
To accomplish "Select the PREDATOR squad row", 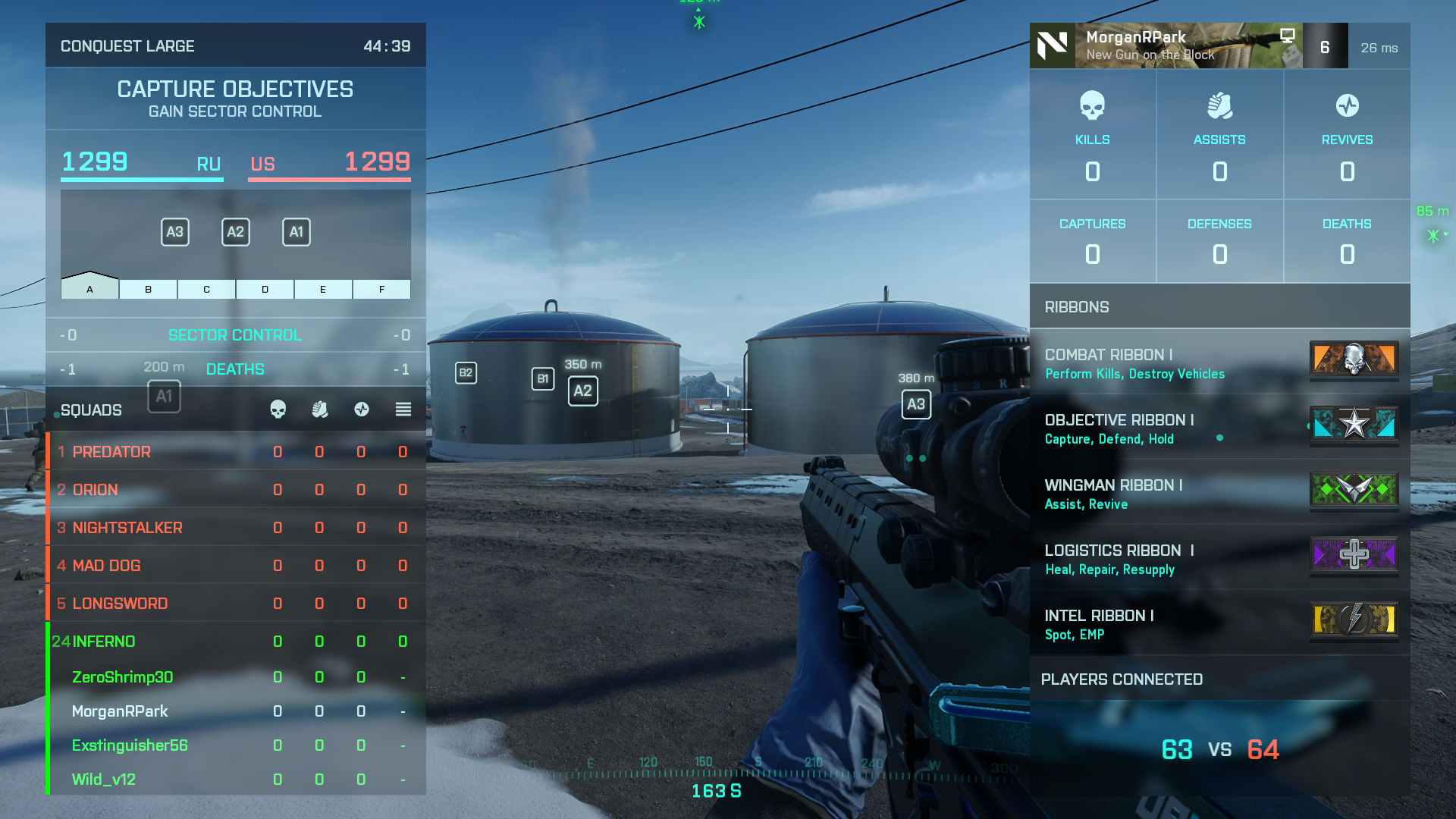I will [x=235, y=452].
